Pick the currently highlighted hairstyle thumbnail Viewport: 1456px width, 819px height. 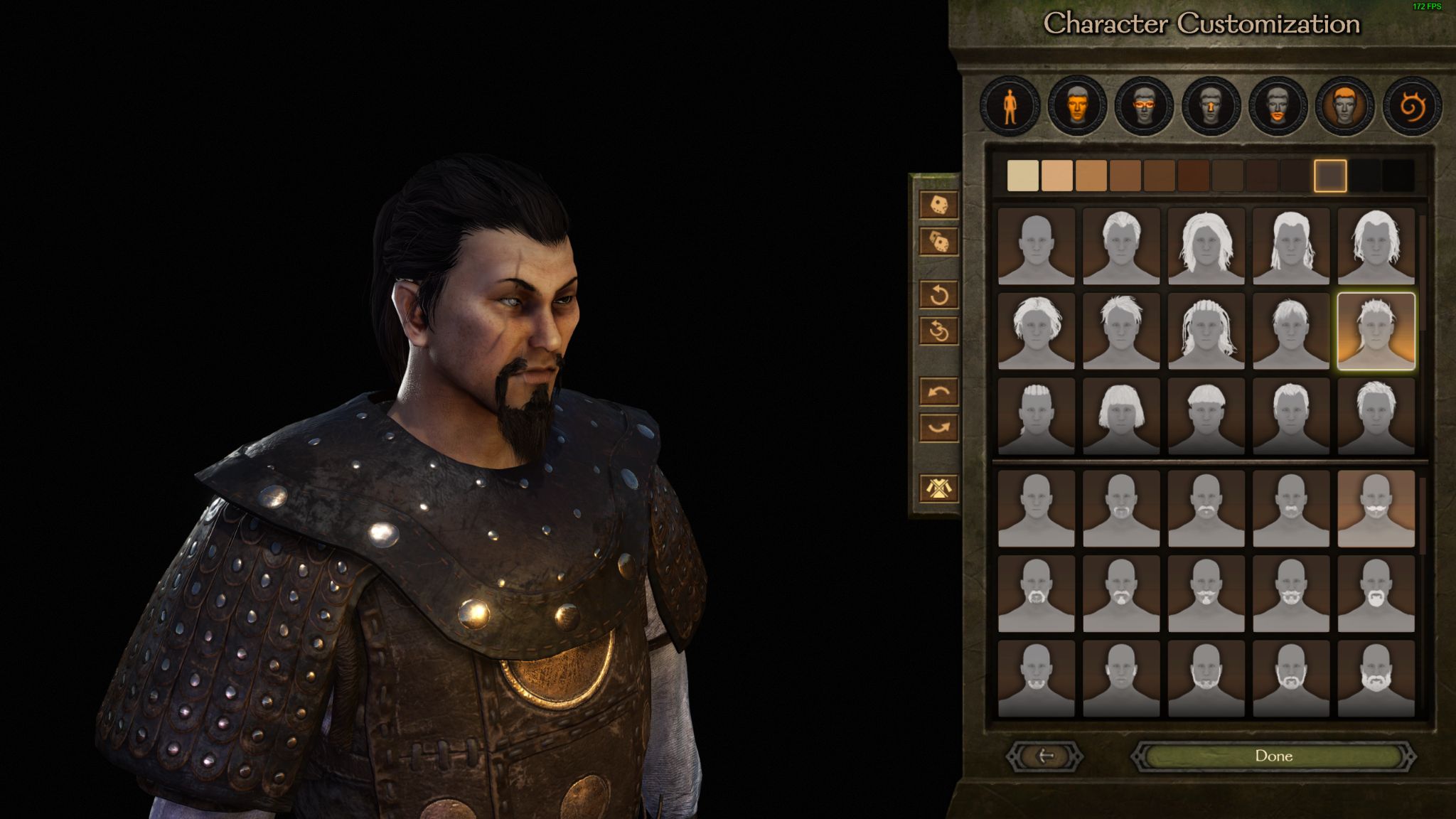pyautogui.click(x=1376, y=331)
